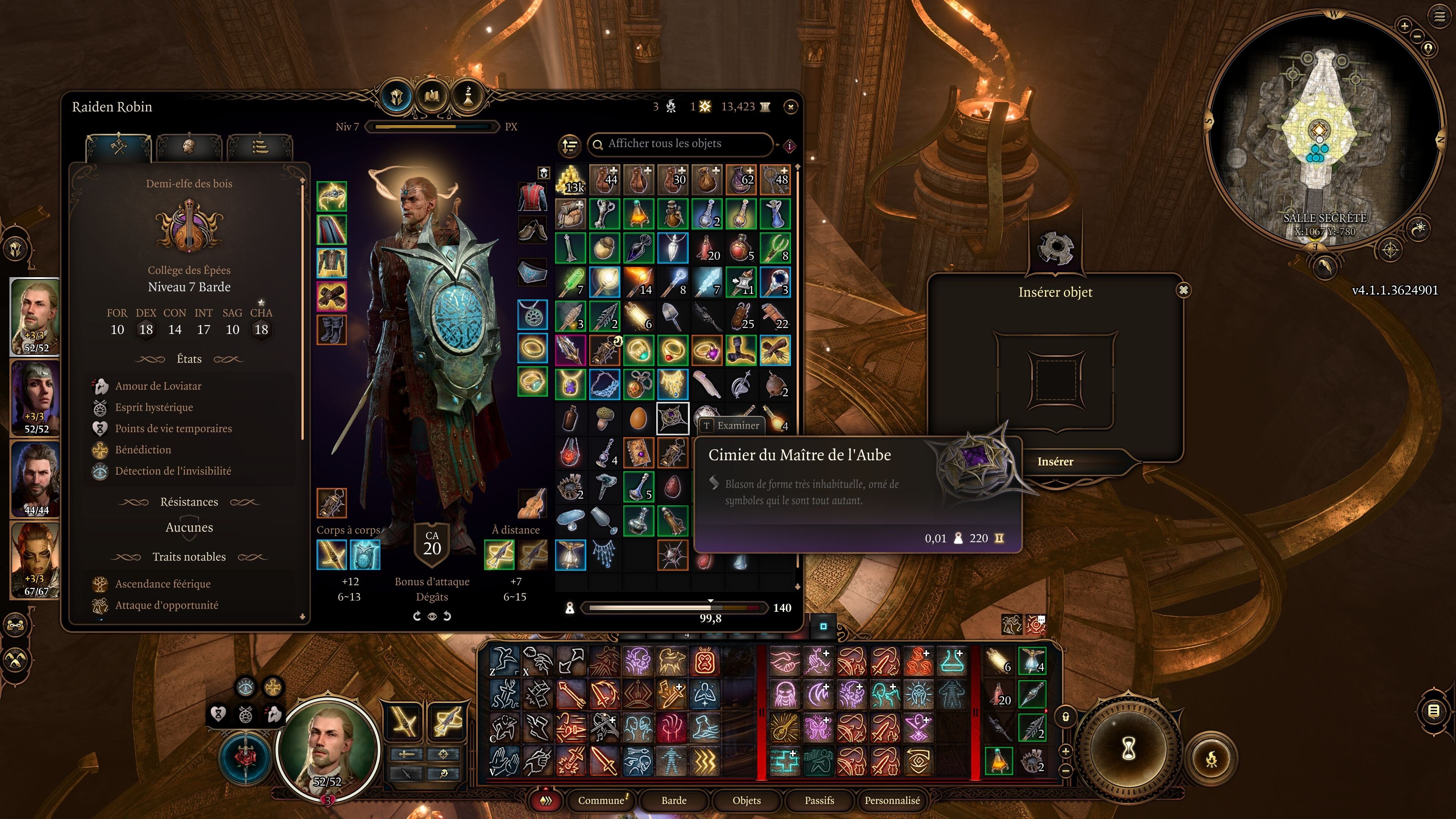Switch to the Barde hotbar tab

674,800
